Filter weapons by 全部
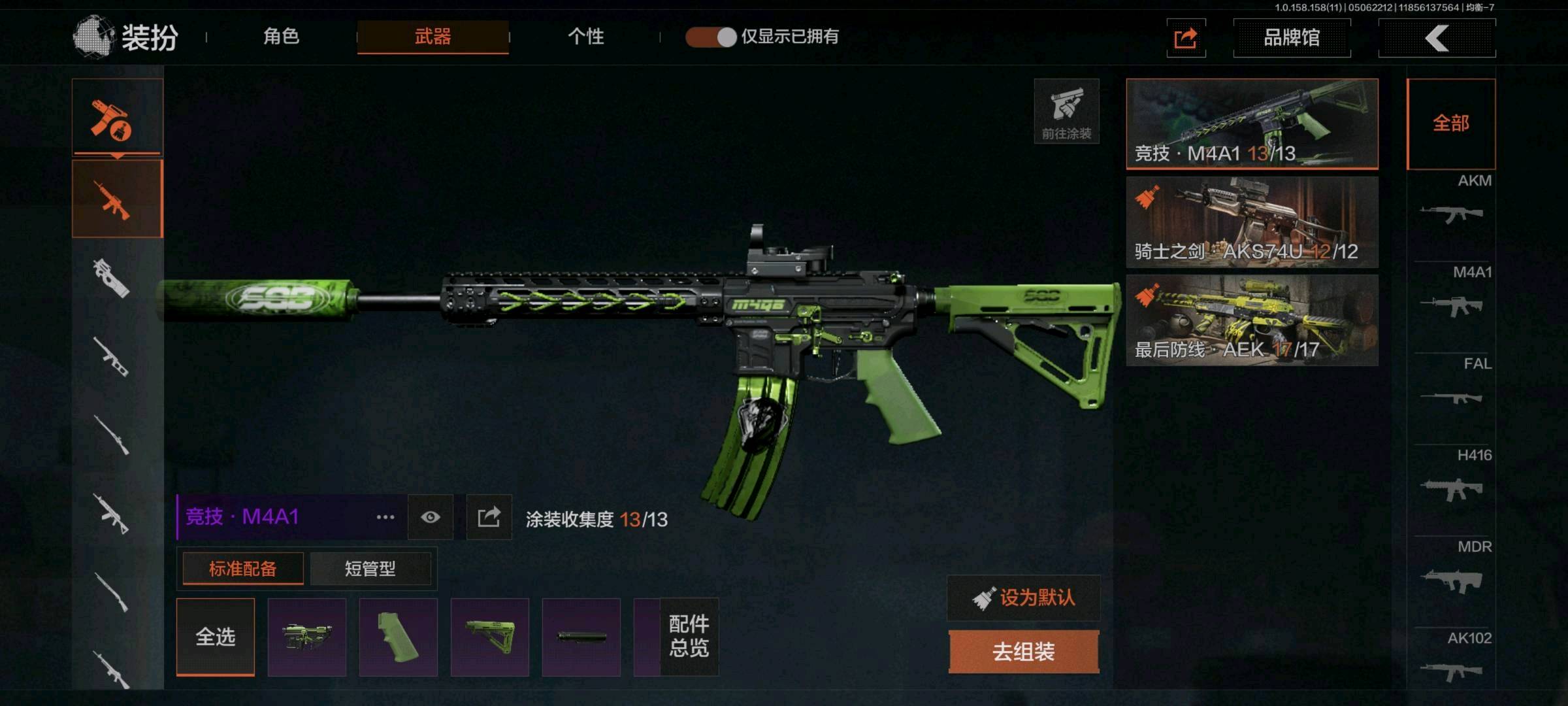The height and width of the screenshot is (706, 1568). 1450,124
